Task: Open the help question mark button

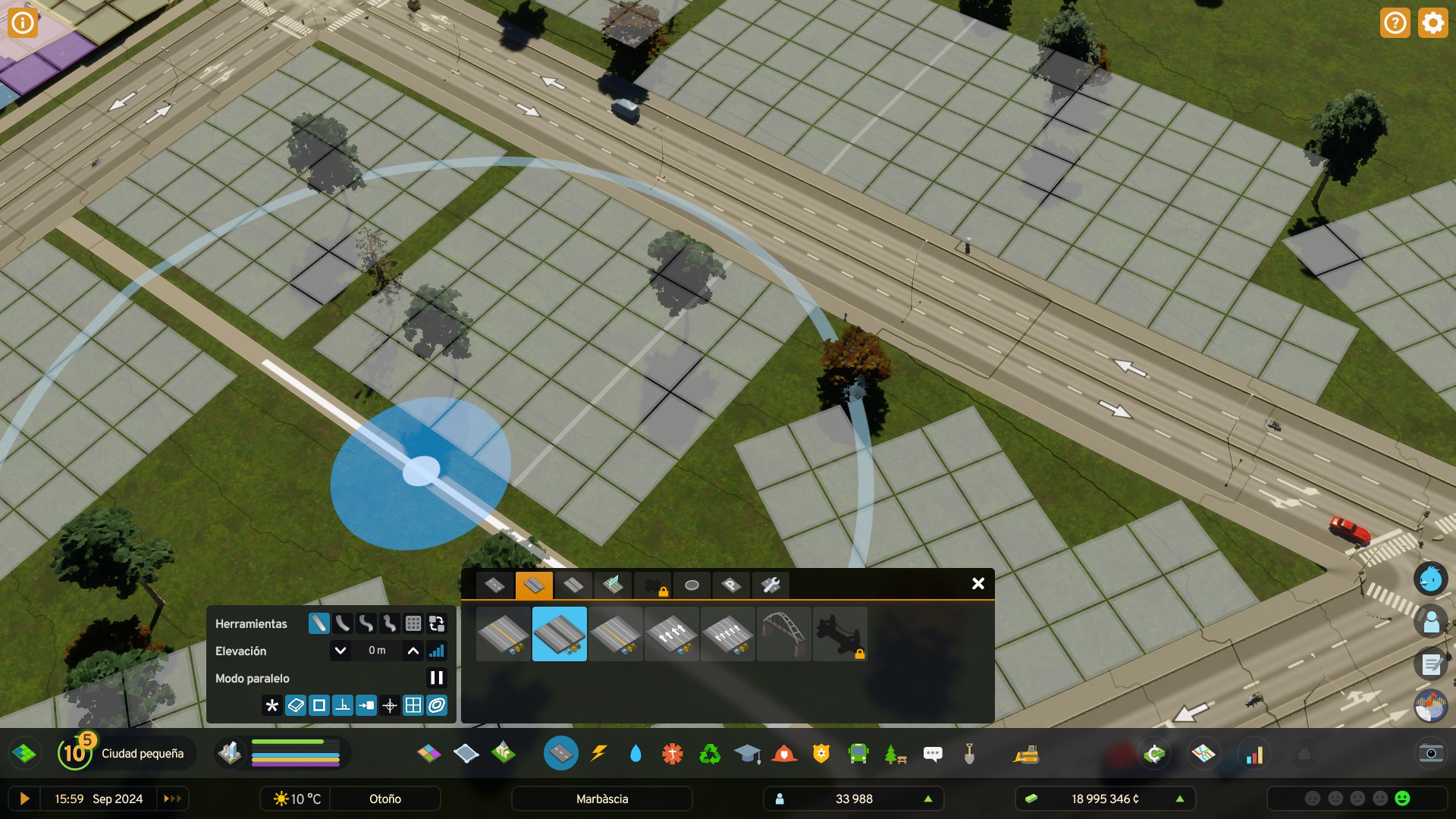Action: (1395, 23)
